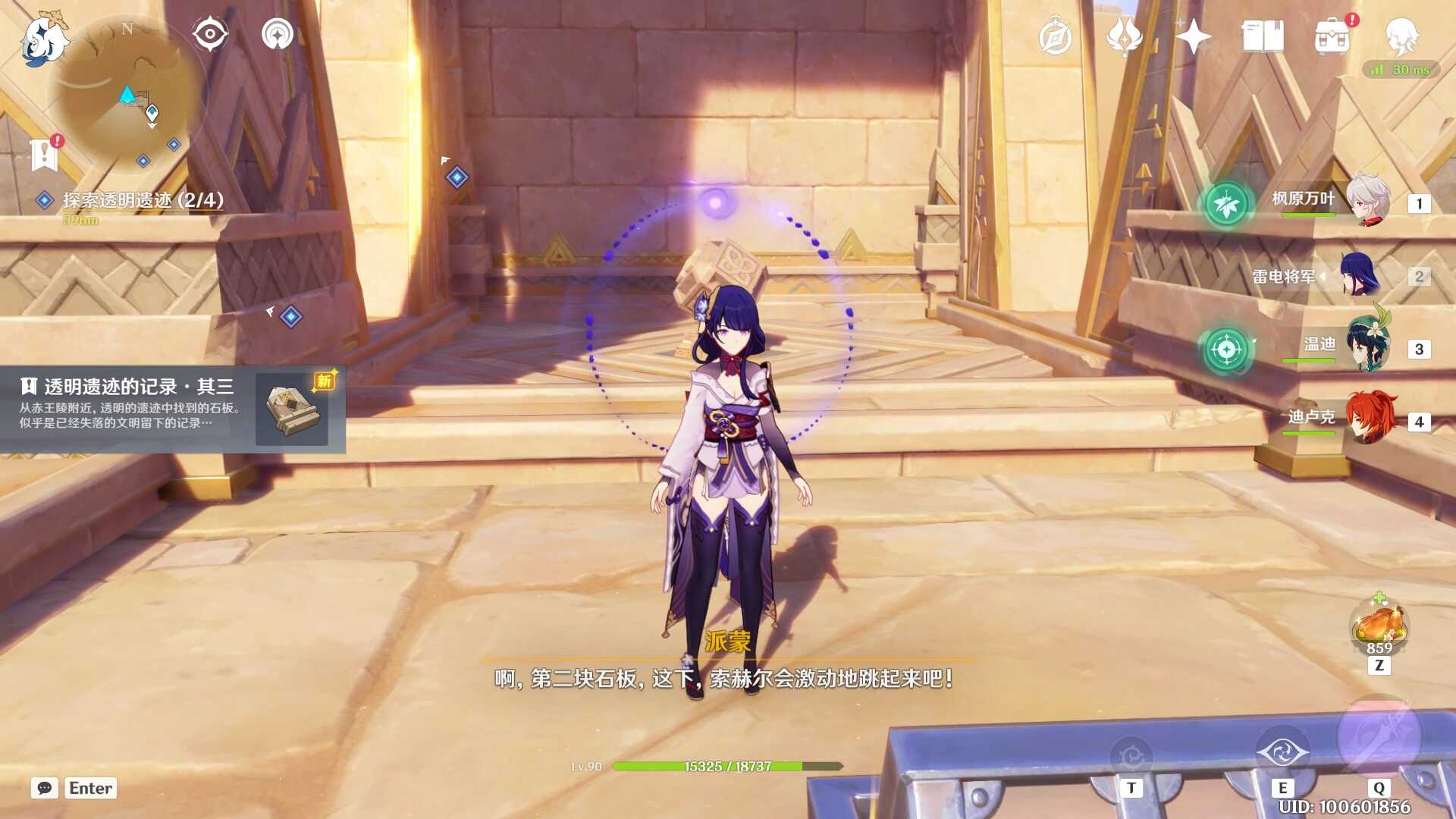
Task: Open the 透明遗迹的记录·其三 item notification
Action: tap(173, 409)
